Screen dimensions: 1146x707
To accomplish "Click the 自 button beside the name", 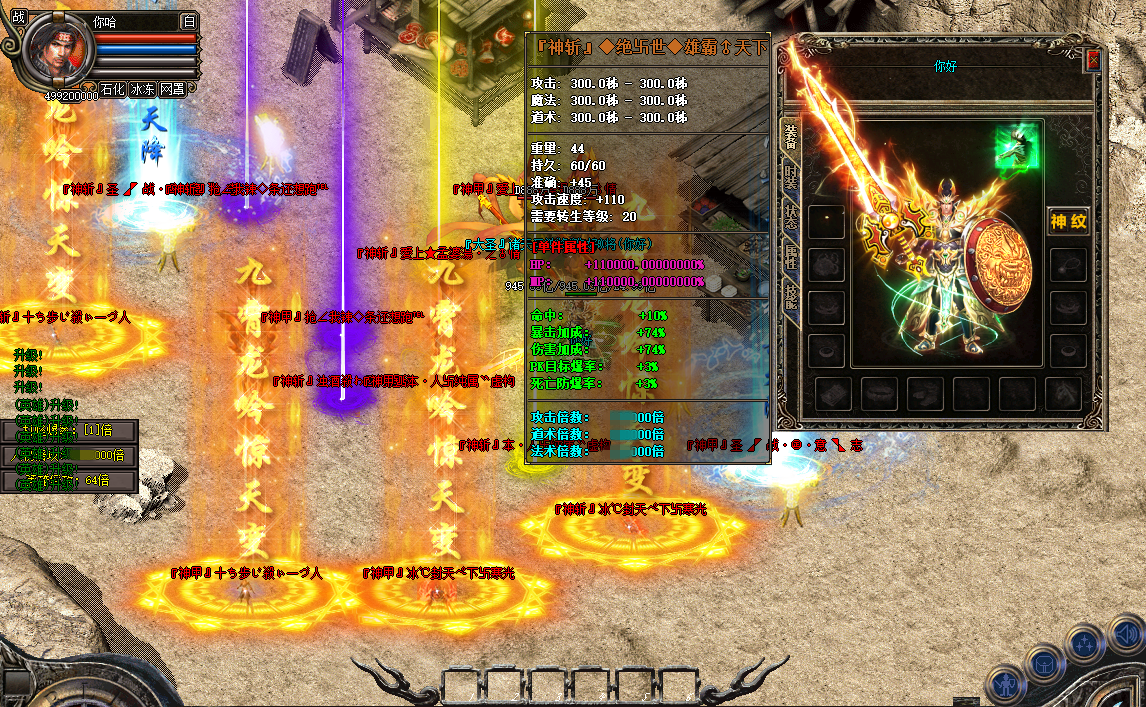I will [190, 20].
